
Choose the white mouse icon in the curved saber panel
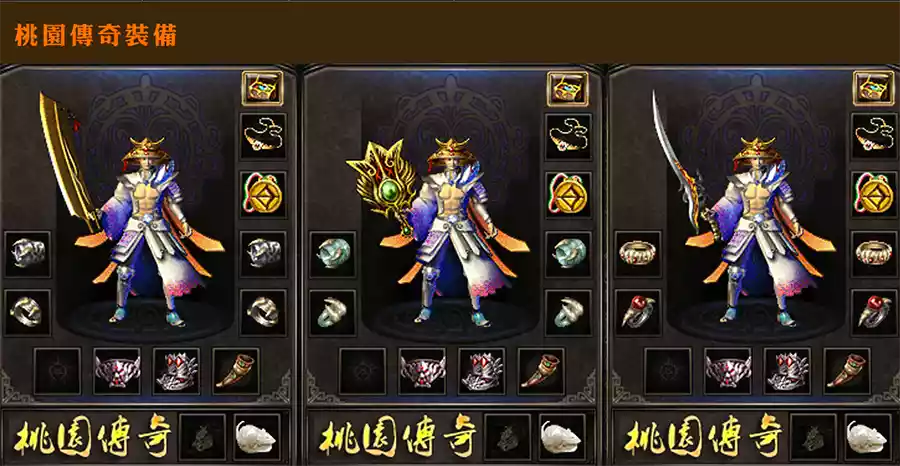867,437
